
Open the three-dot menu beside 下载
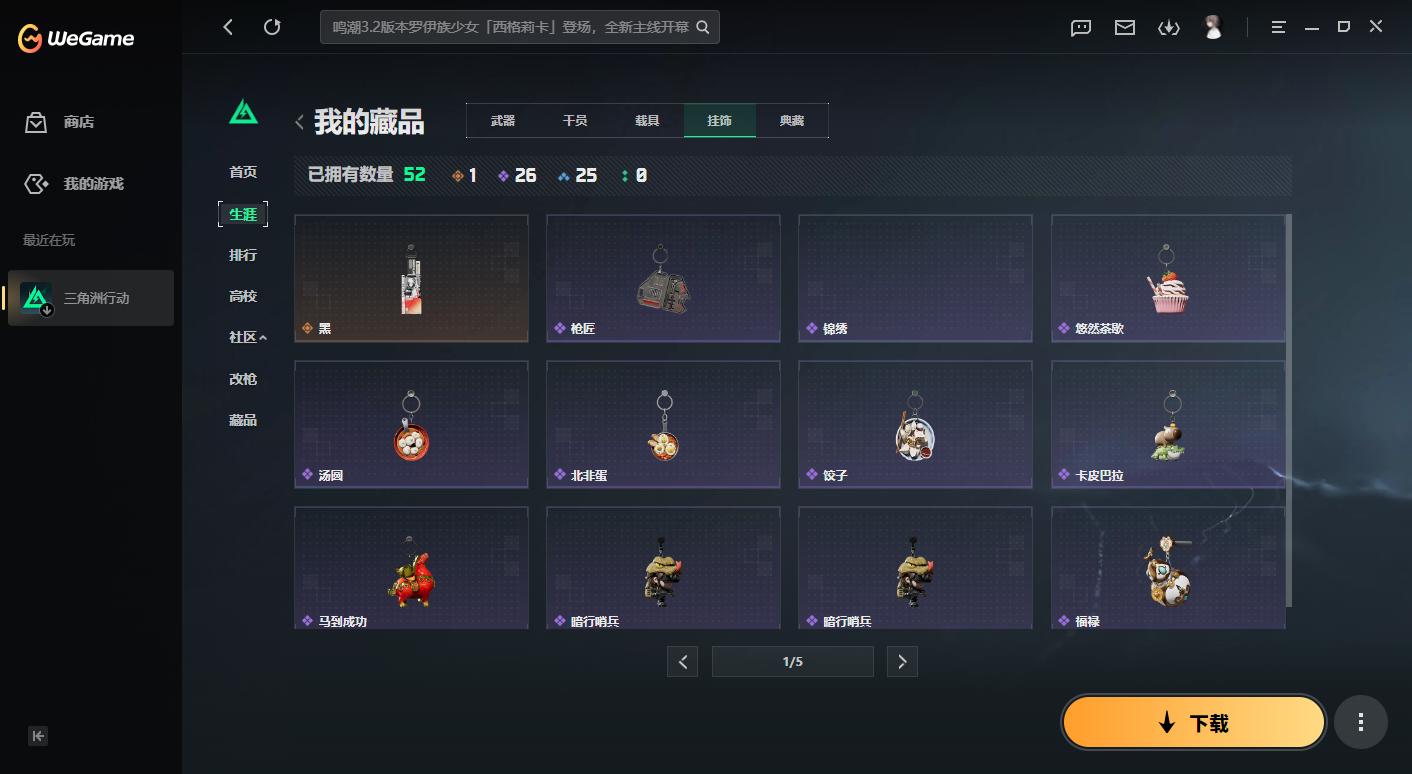tap(1360, 721)
